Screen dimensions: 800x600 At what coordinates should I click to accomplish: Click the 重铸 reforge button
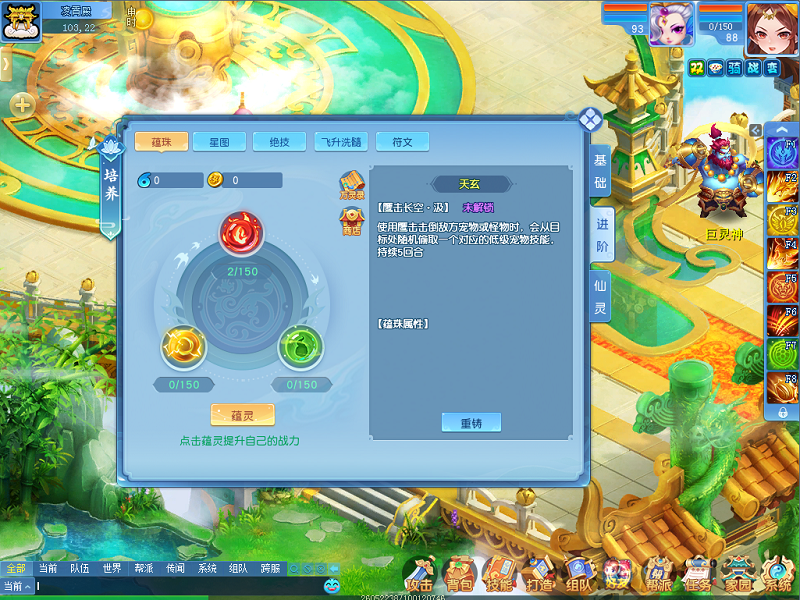coord(471,423)
